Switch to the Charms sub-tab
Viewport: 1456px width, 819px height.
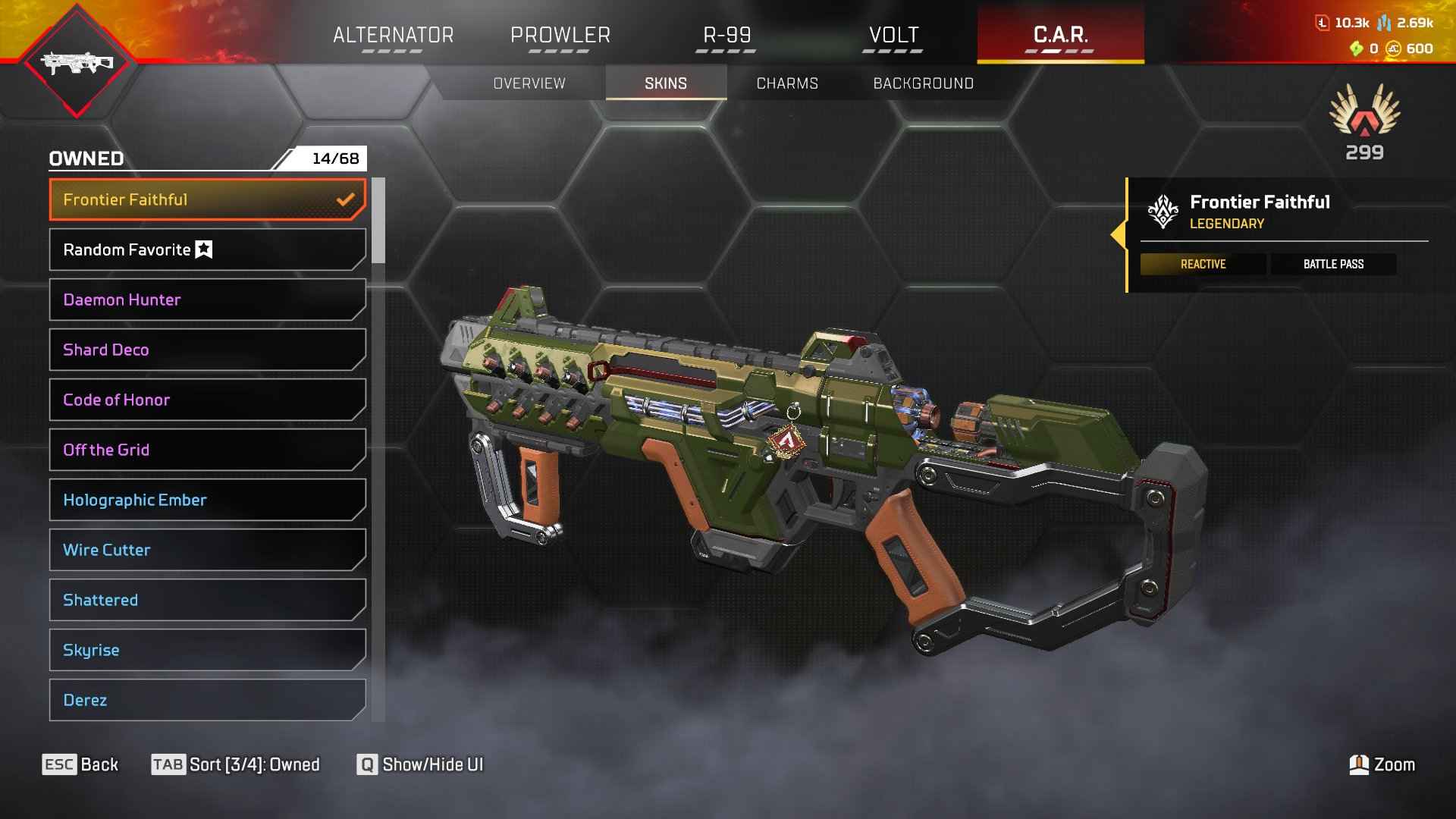(787, 83)
